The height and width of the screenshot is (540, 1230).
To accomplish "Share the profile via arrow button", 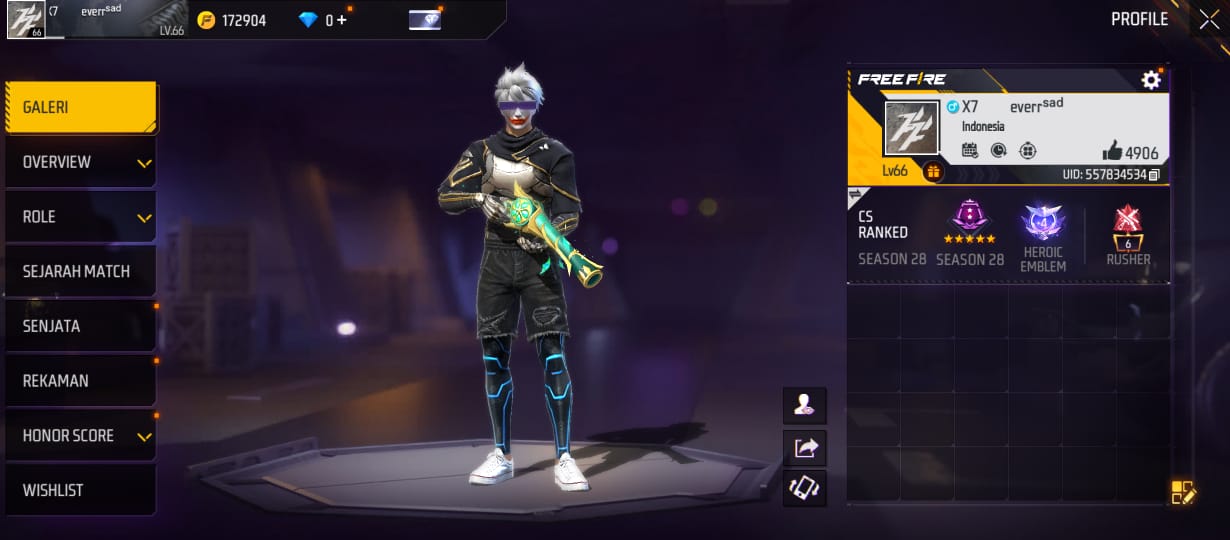I will point(805,447).
